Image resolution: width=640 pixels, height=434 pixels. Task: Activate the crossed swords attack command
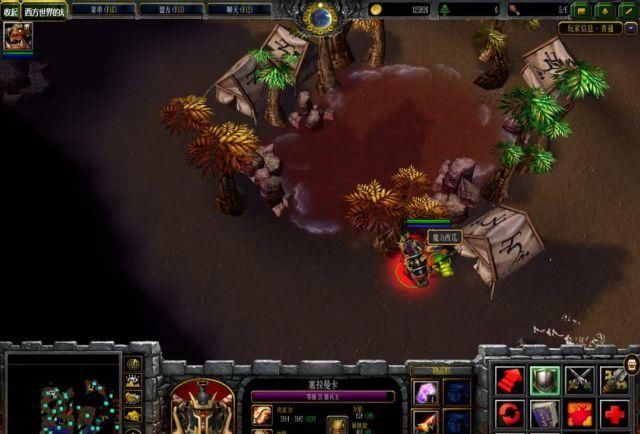point(580,379)
